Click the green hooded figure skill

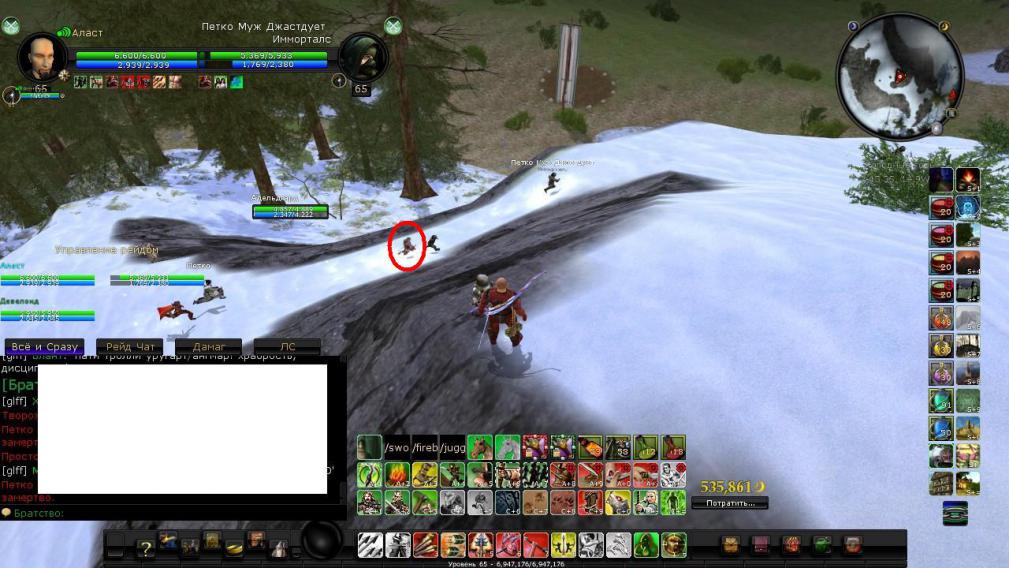pyautogui.click(x=646, y=545)
